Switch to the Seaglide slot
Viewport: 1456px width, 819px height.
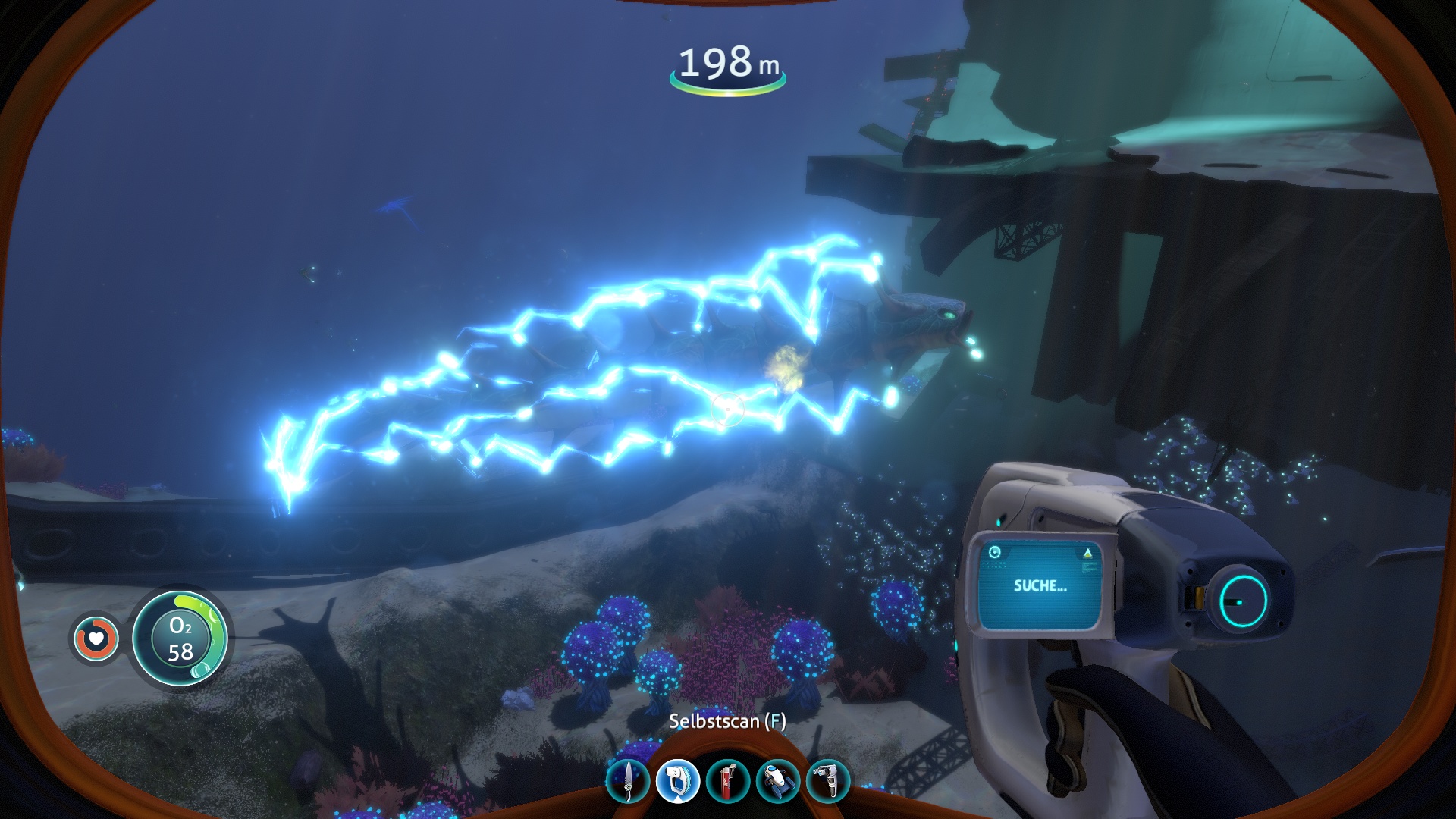[x=778, y=780]
